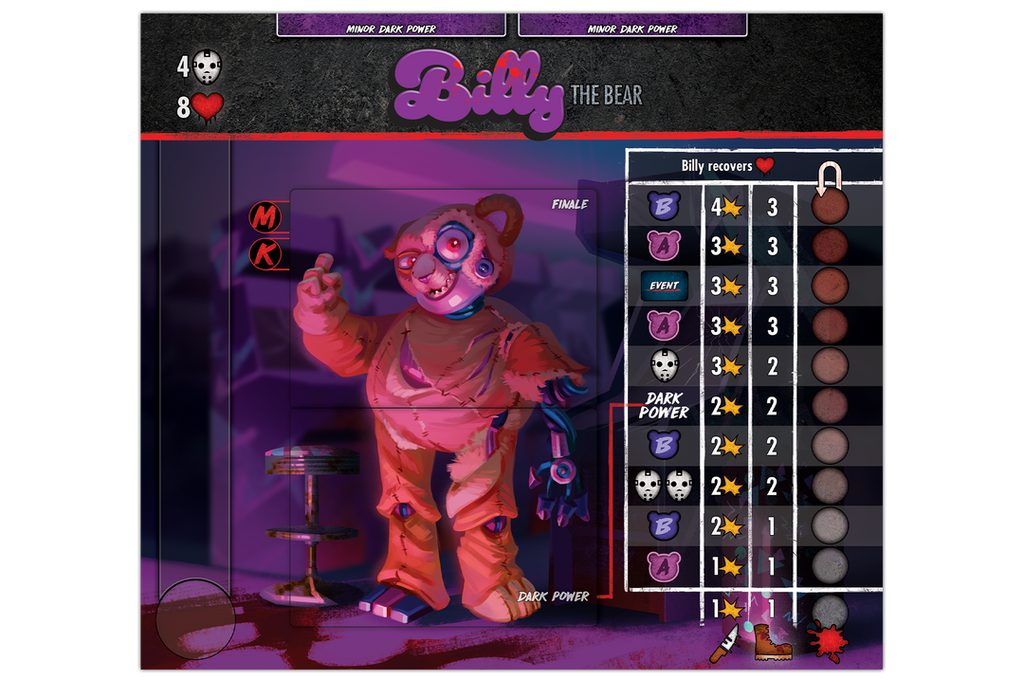Select the Finale card slot
Viewport: 1024px width, 683px height.
[442, 298]
